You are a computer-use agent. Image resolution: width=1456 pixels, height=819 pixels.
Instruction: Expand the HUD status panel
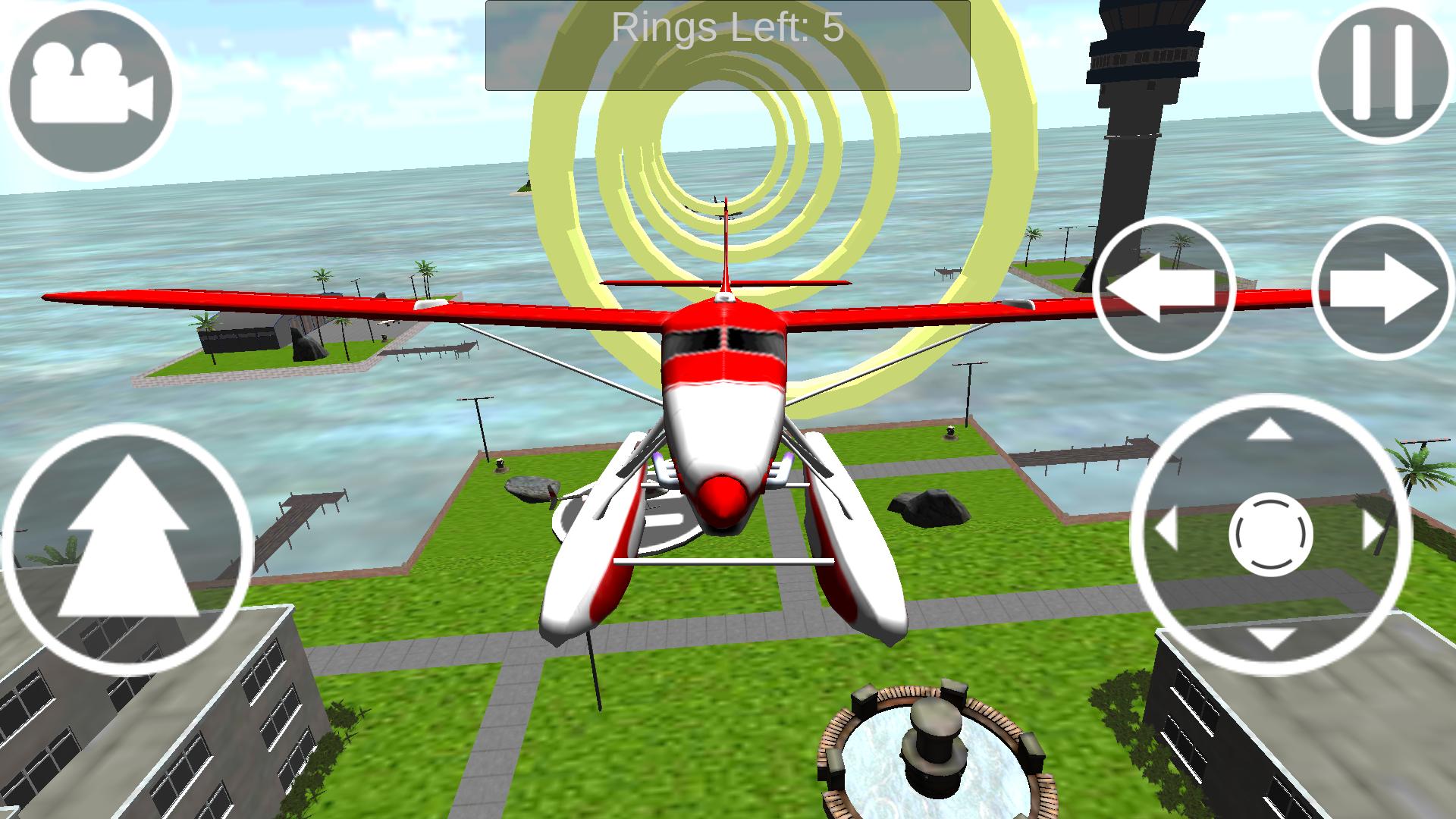coord(728,42)
